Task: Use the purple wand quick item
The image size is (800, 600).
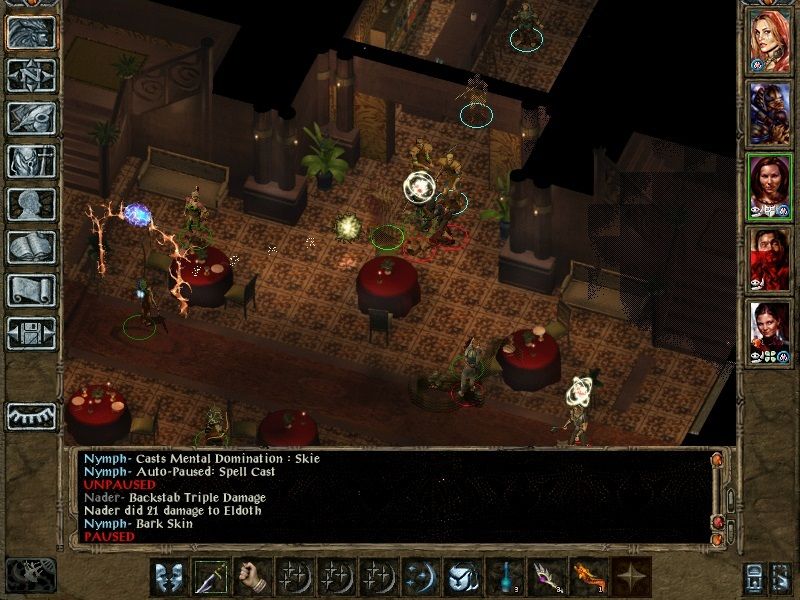Action: [545, 578]
